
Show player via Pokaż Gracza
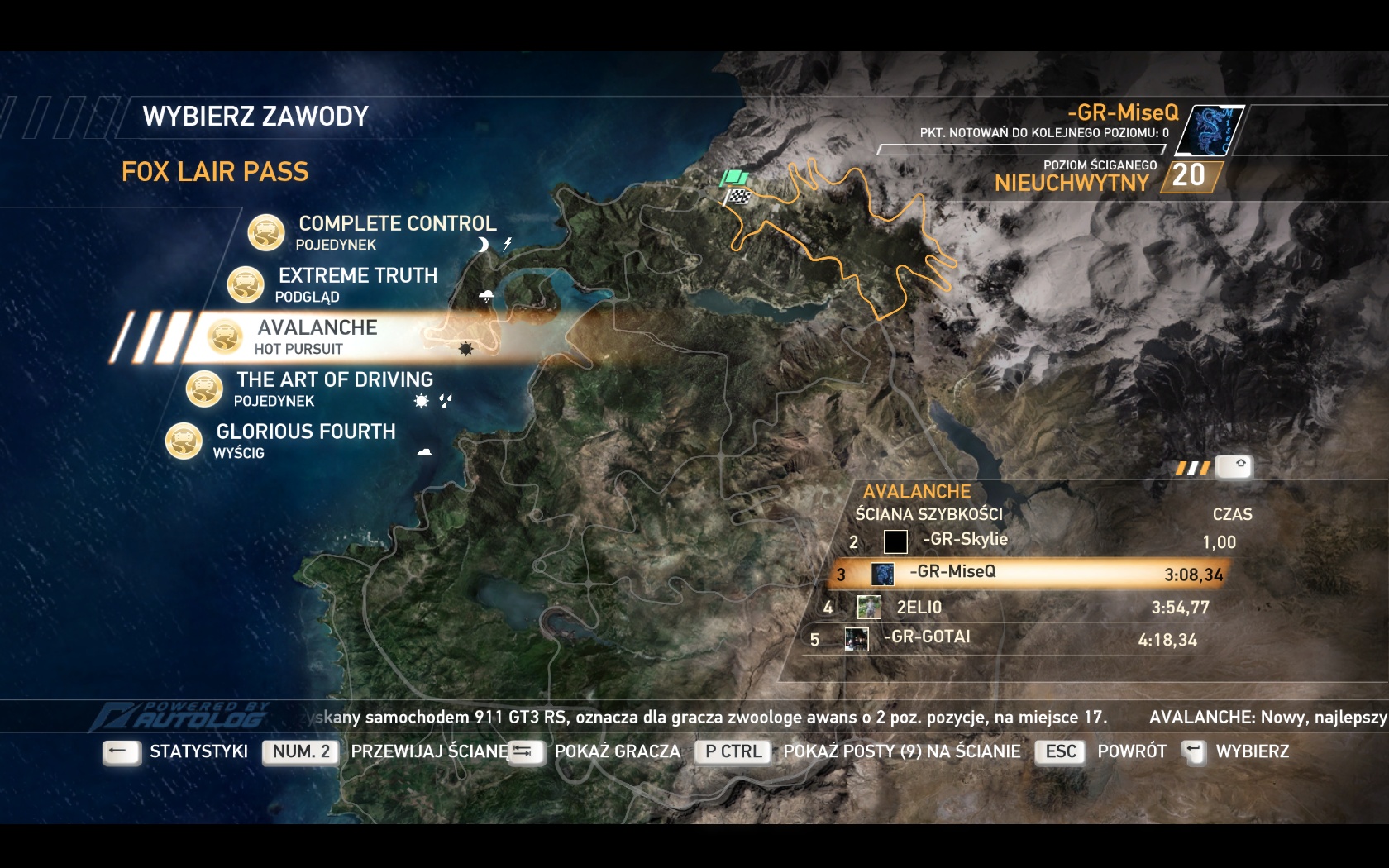pos(617,751)
